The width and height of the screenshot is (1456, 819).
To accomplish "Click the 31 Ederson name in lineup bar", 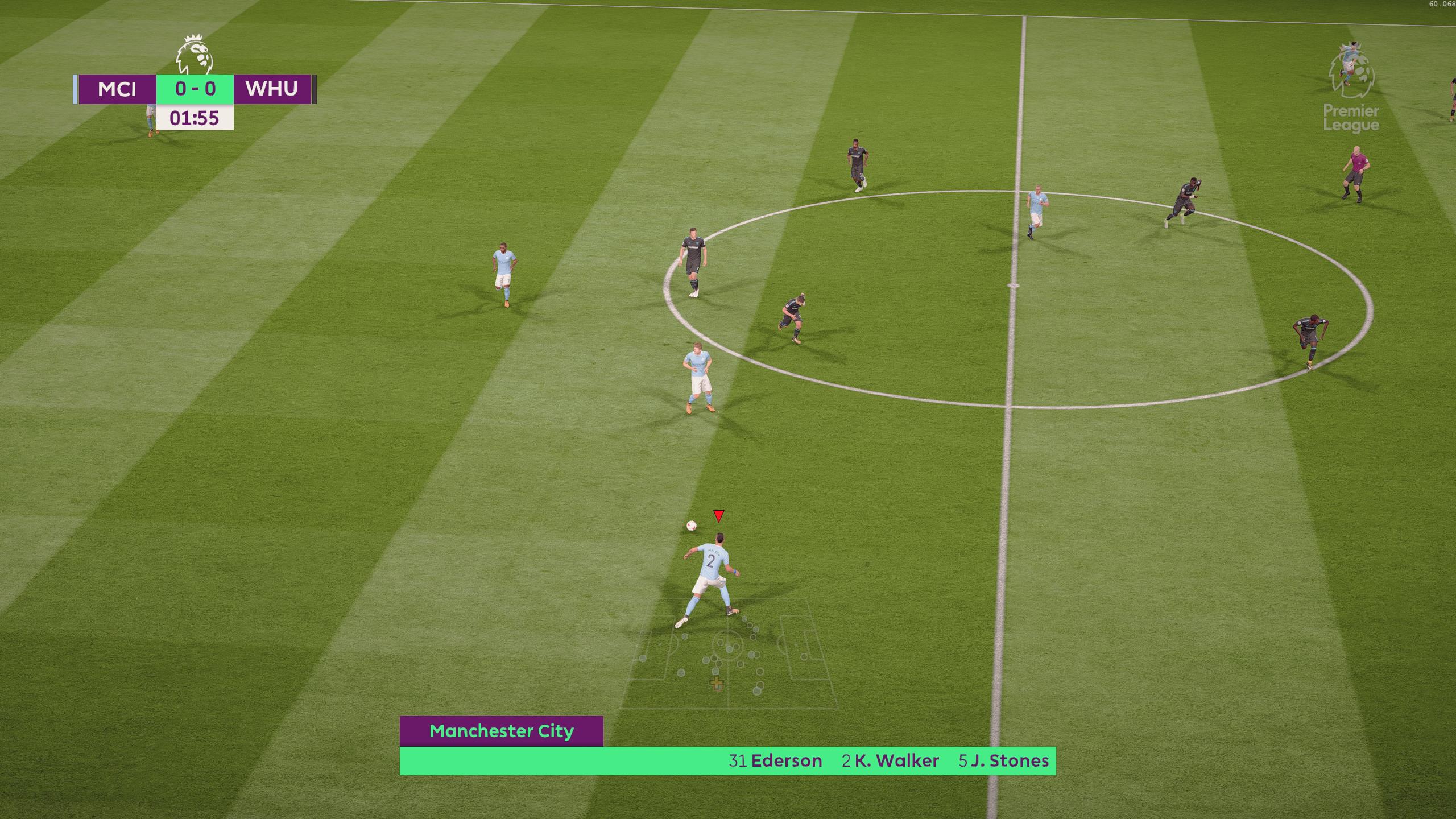I will pos(775,760).
